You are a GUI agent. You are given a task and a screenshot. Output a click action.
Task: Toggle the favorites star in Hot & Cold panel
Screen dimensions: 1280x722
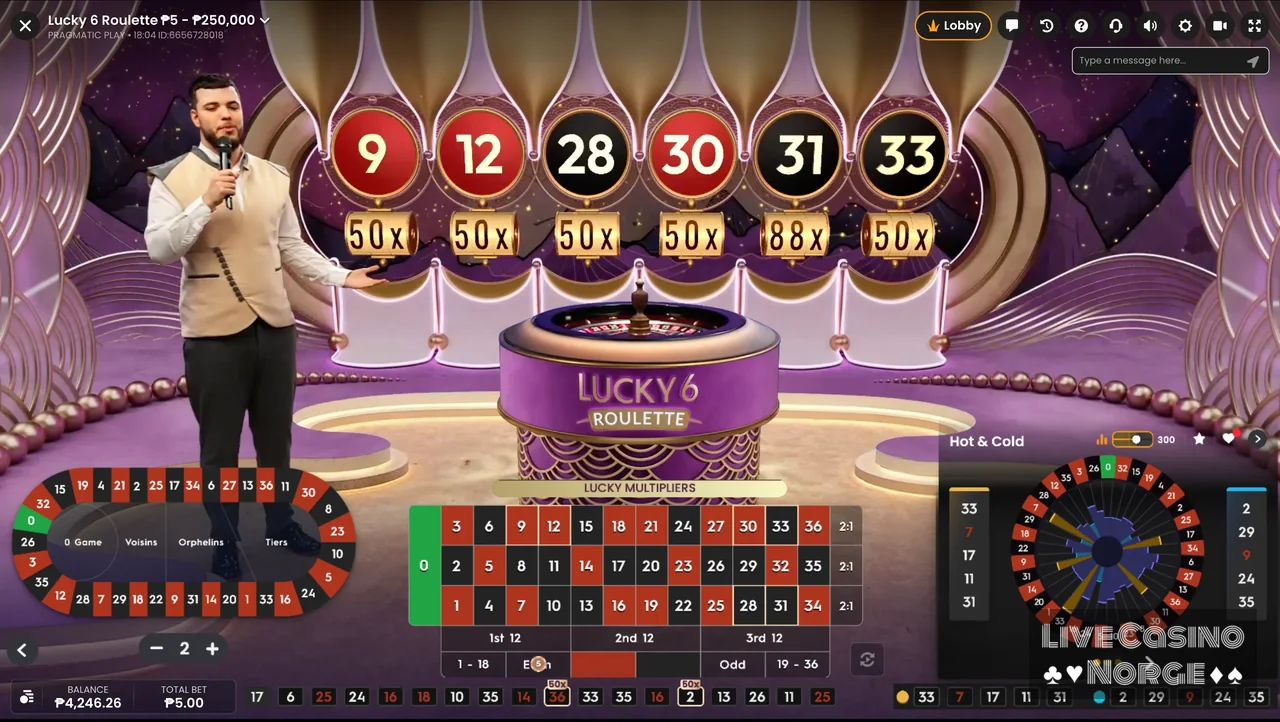tap(1199, 439)
